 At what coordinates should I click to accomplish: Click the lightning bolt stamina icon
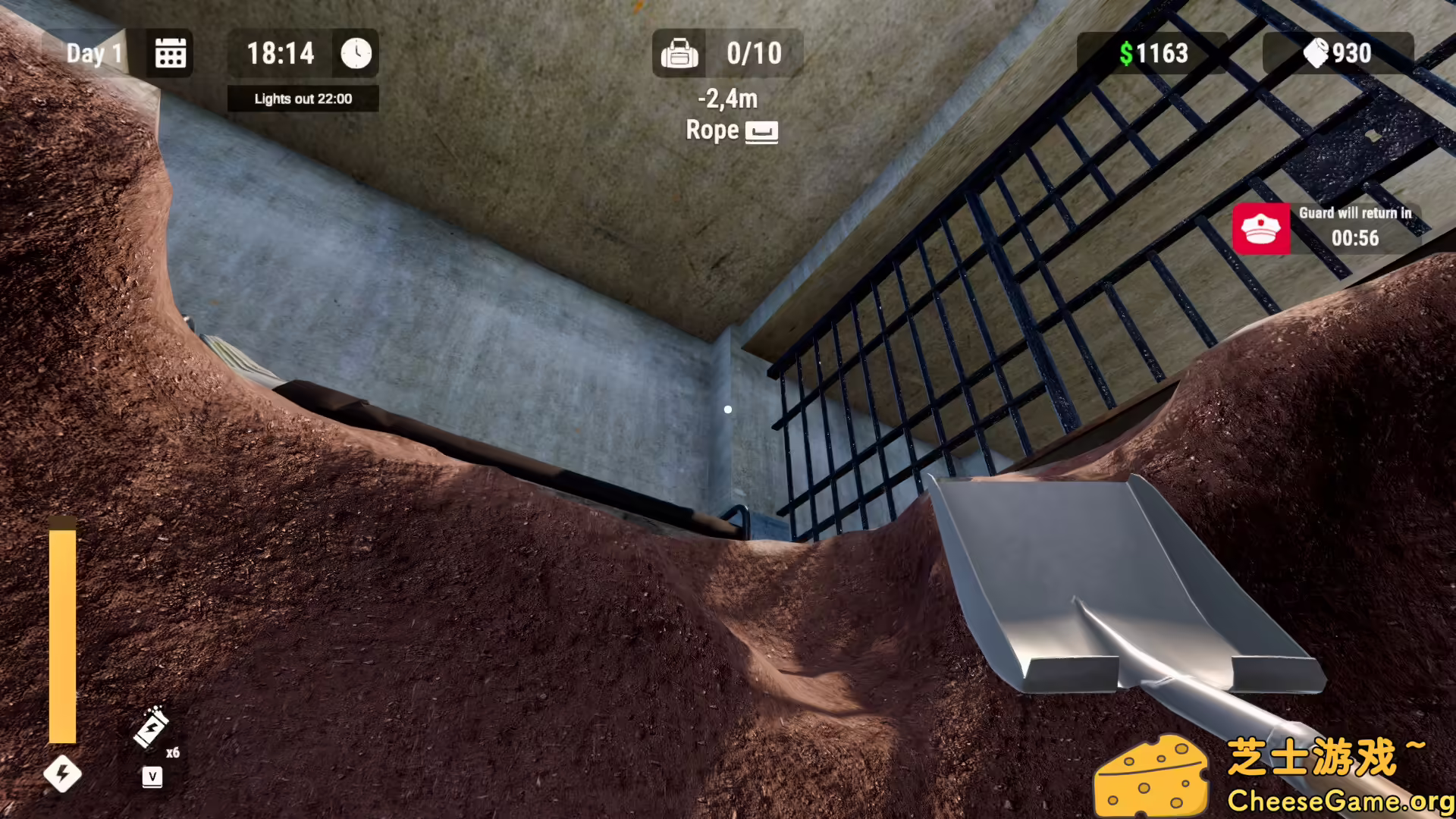point(64,773)
